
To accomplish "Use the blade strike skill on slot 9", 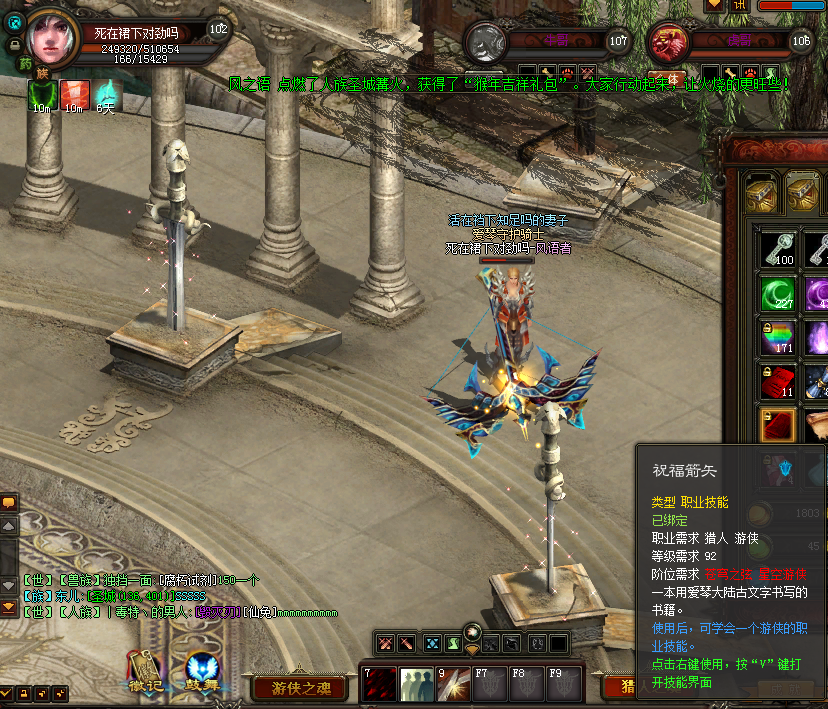I will pyautogui.click(x=452, y=683).
